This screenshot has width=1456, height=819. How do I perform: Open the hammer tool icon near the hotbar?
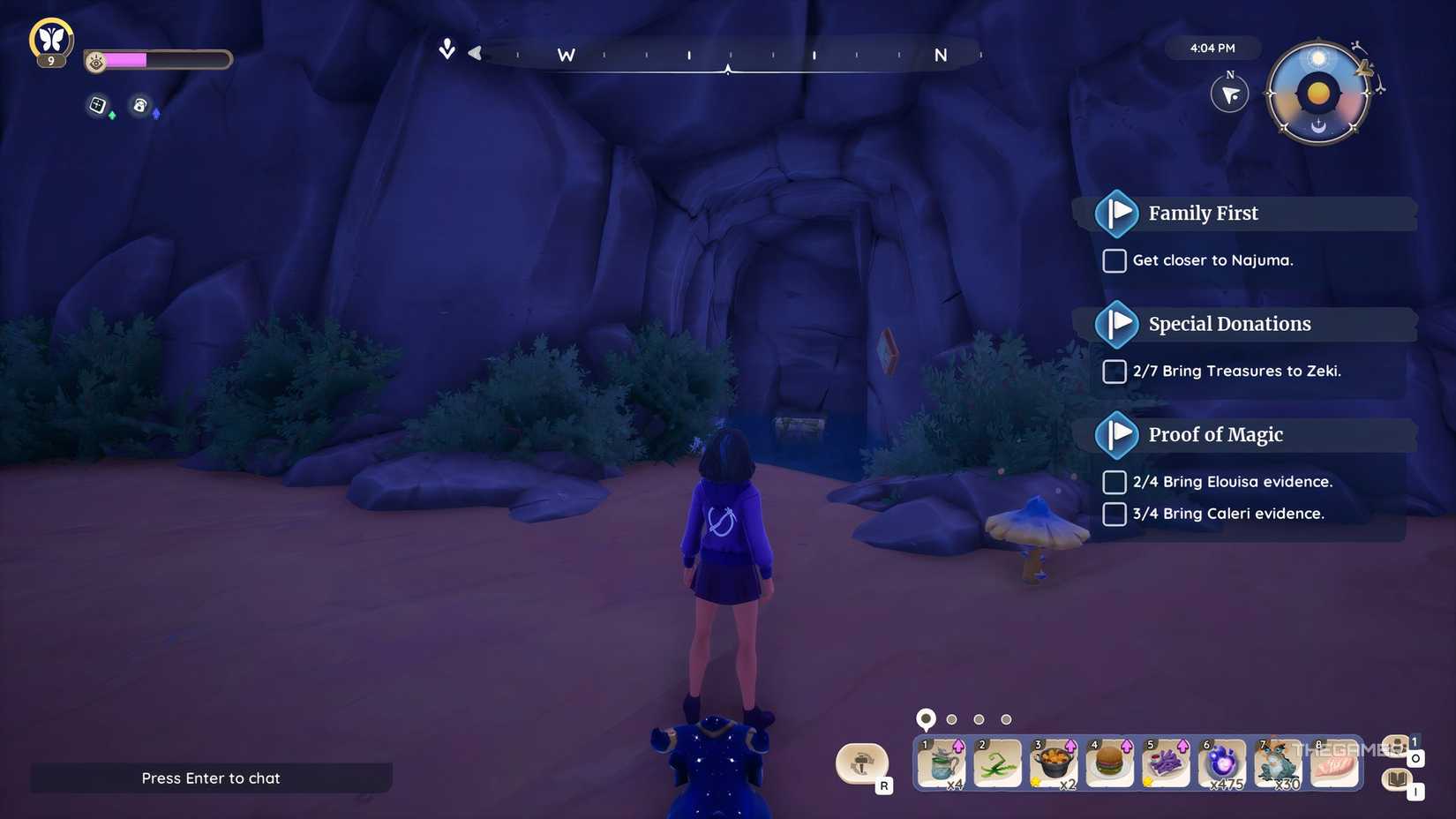click(862, 763)
